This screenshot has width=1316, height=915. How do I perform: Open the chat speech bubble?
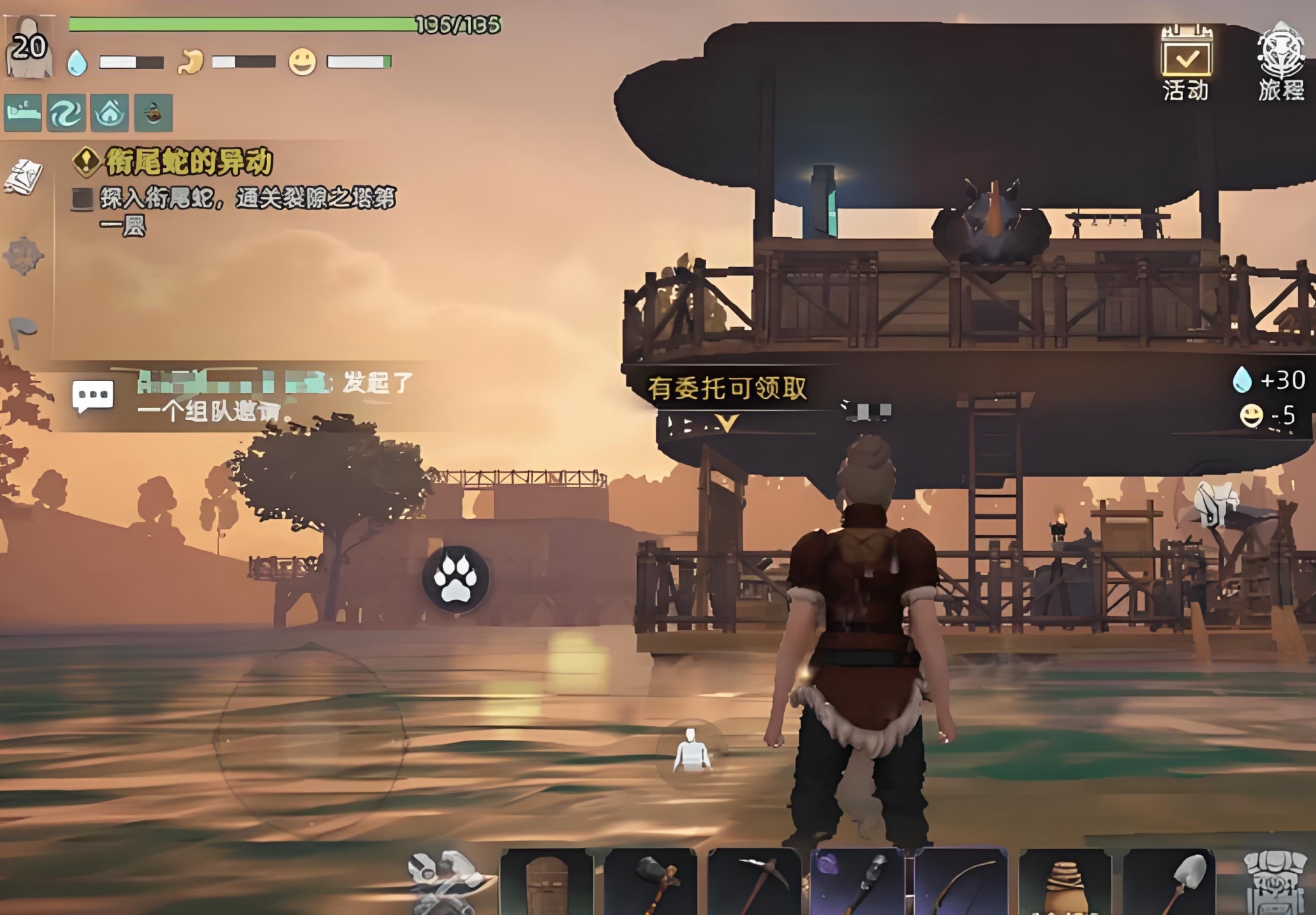click(93, 396)
